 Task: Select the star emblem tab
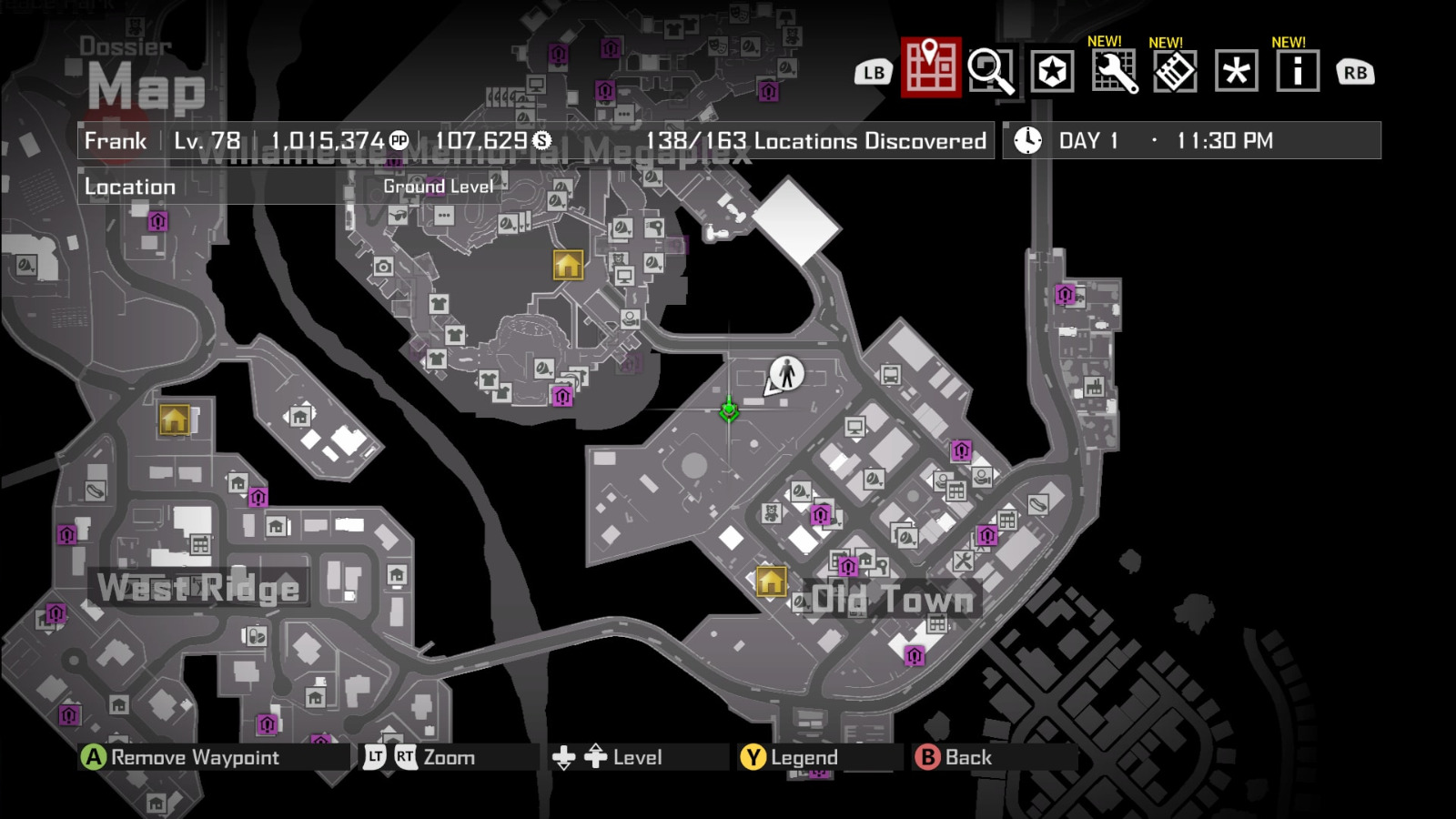pyautogui.click(x=1054, y=71)
